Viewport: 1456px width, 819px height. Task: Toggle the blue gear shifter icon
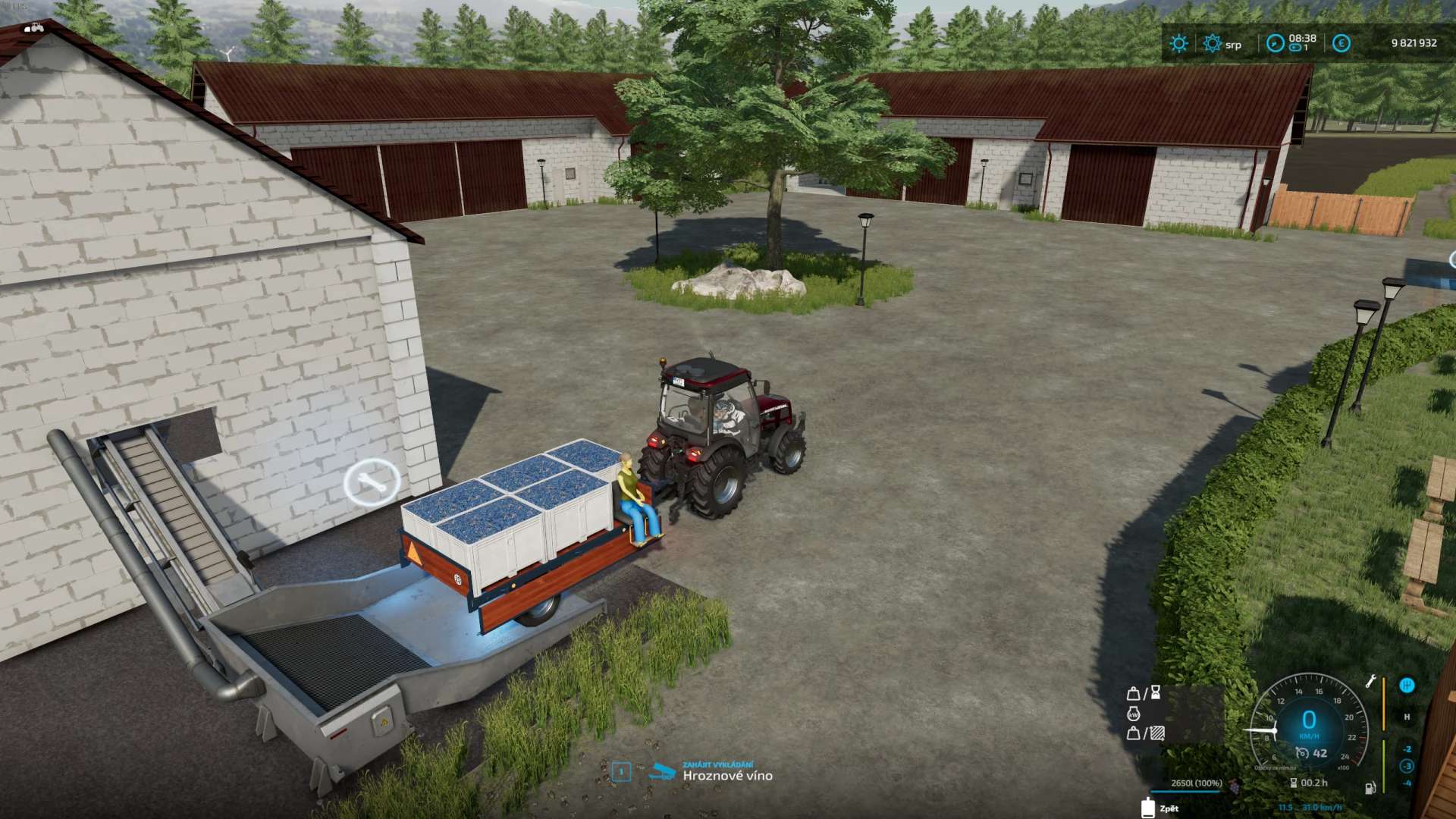1407,686
